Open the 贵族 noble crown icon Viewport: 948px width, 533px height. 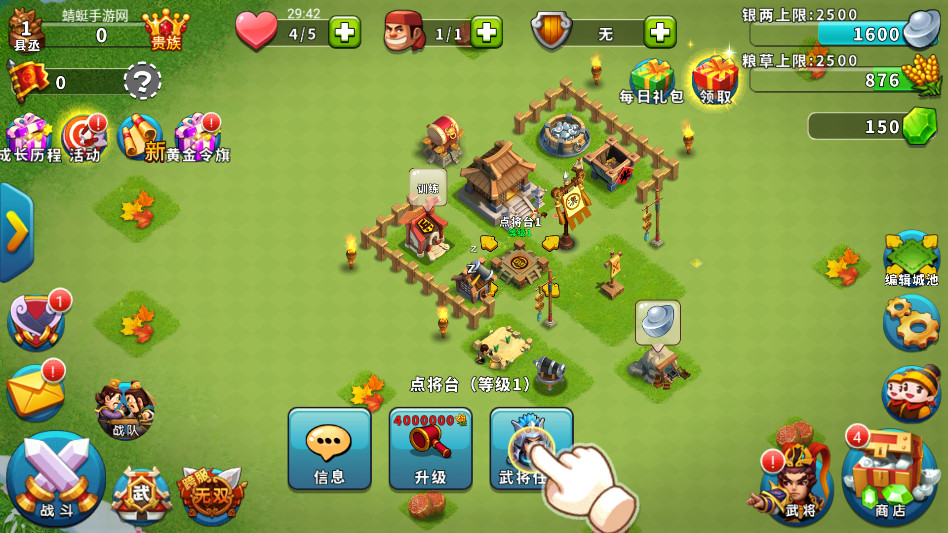[x=165, y=30]
